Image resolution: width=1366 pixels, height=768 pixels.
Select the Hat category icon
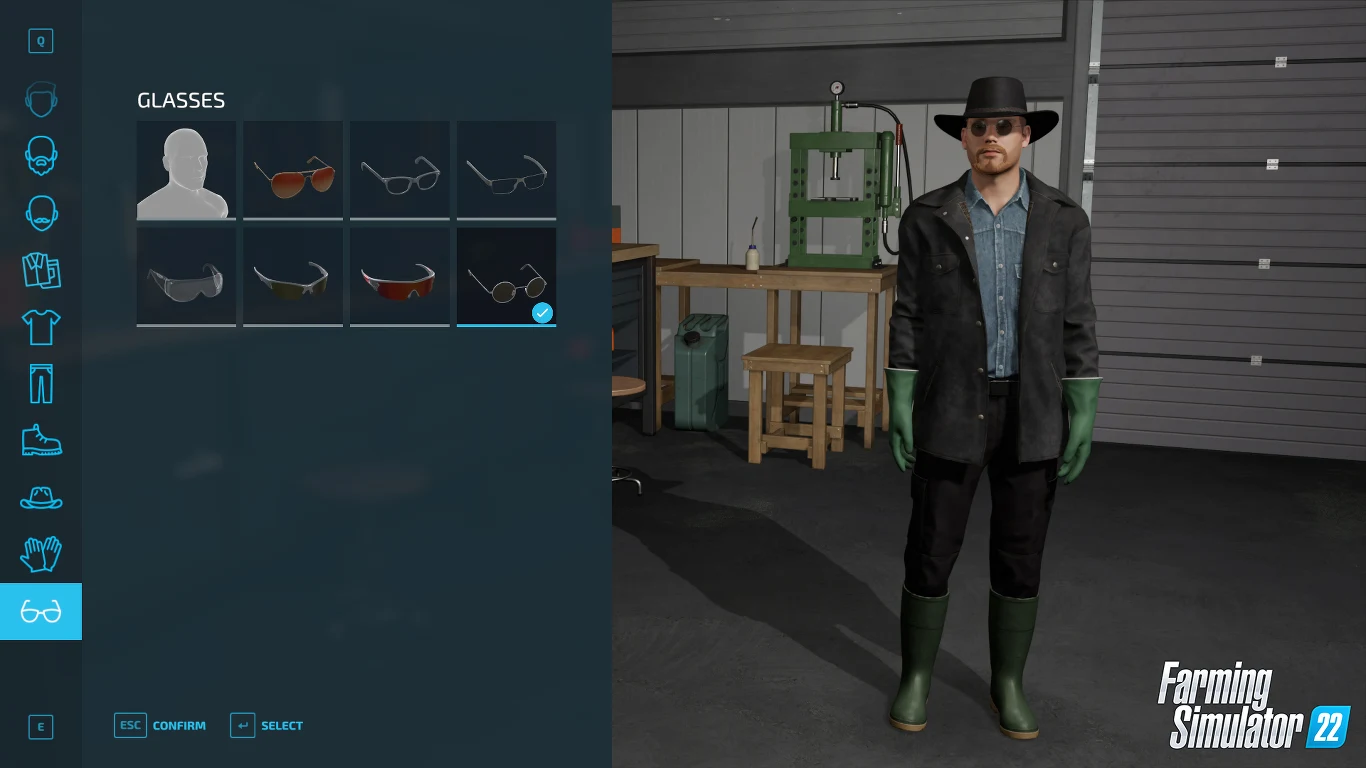[41, 497]
